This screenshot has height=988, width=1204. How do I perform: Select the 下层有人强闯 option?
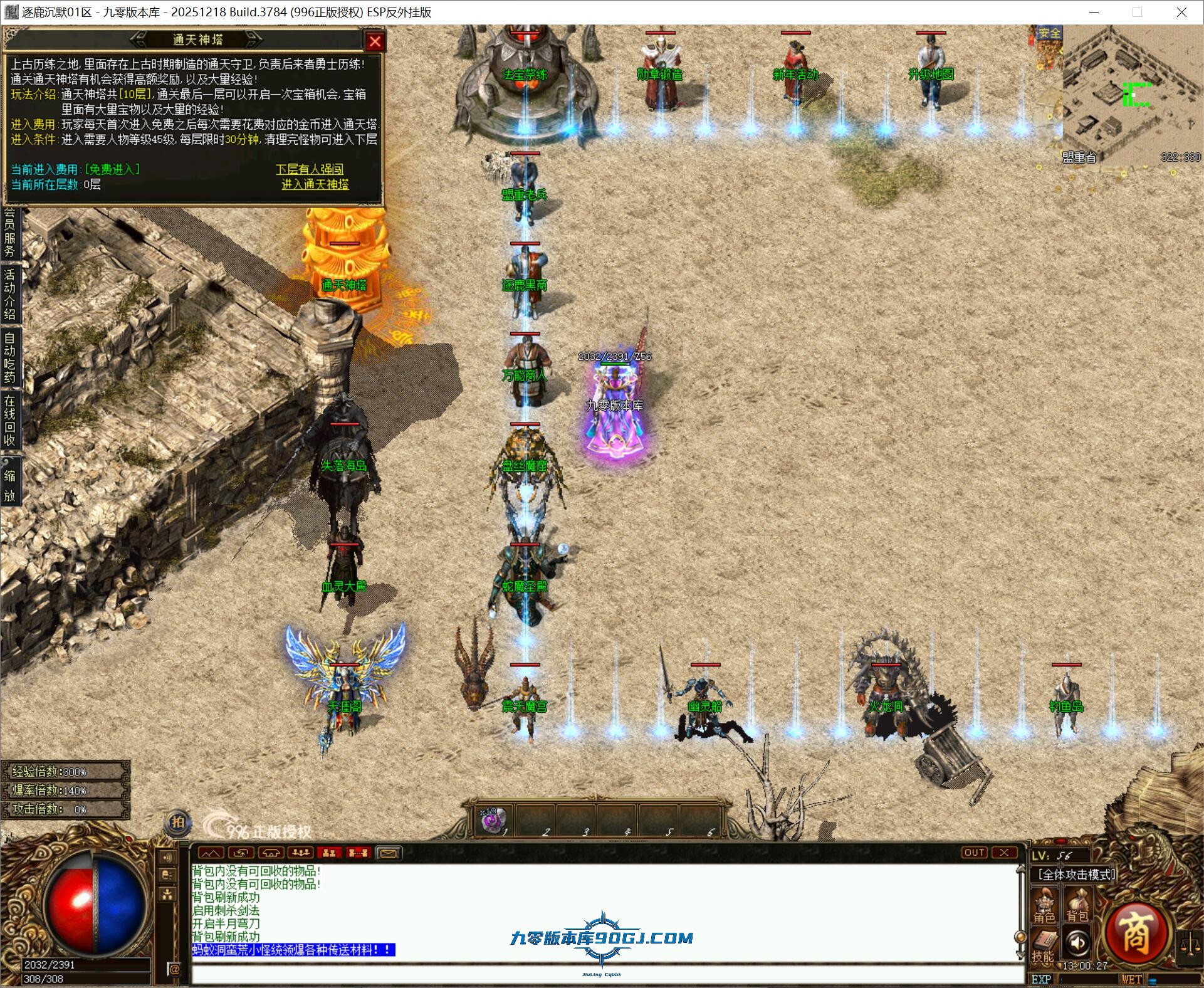(310, 169)
